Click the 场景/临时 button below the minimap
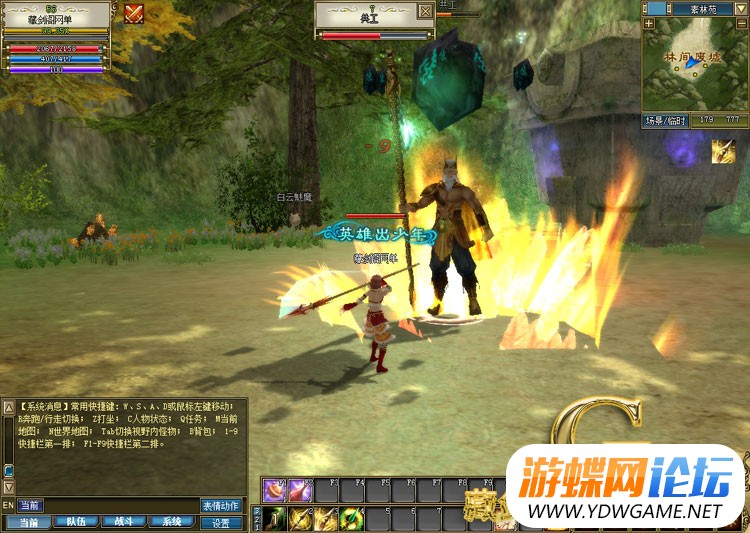Viewport: 750px width, 533px height. [666, 121]
